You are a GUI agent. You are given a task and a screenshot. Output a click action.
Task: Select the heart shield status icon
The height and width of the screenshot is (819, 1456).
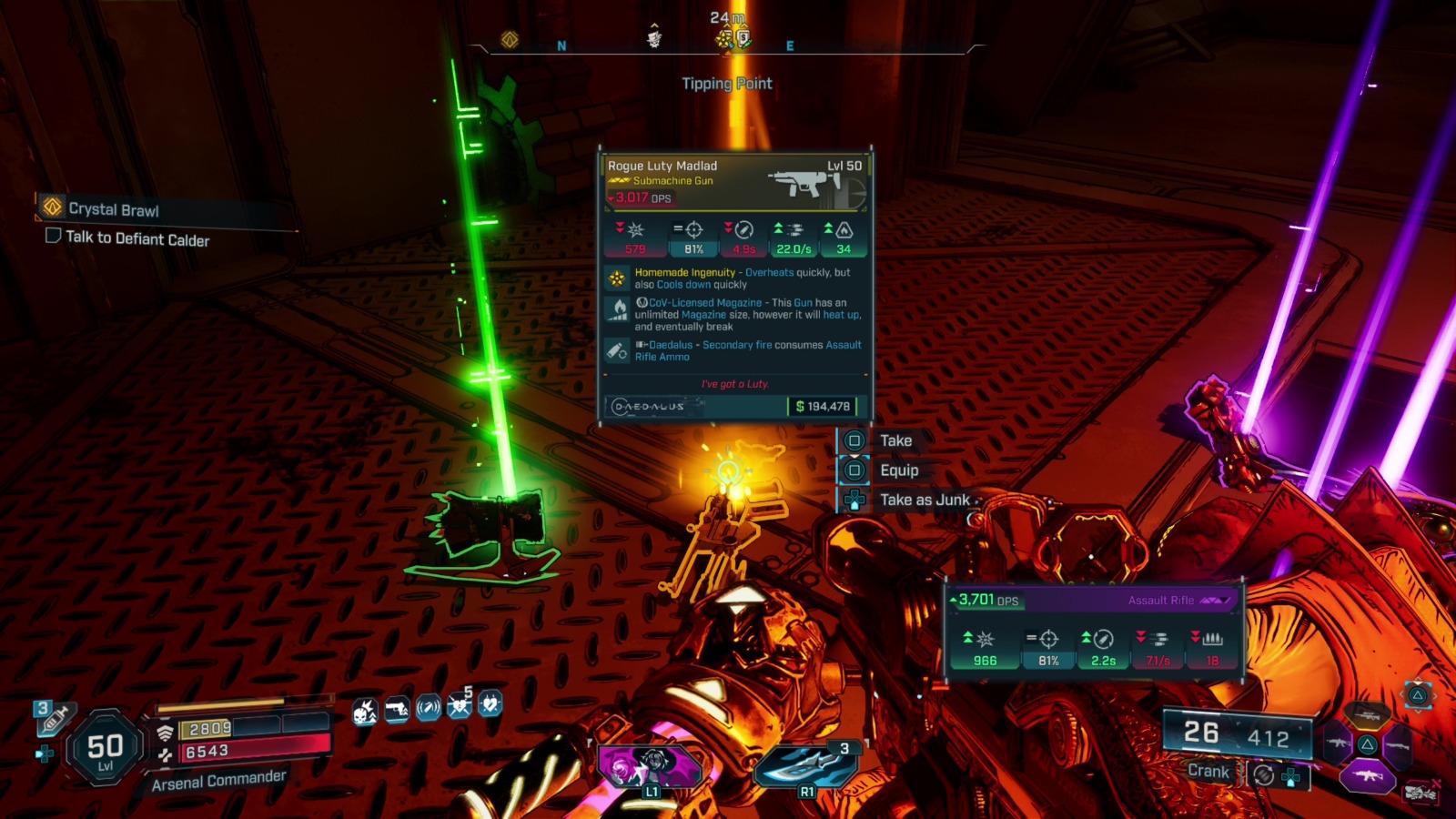tap(490, 703)
